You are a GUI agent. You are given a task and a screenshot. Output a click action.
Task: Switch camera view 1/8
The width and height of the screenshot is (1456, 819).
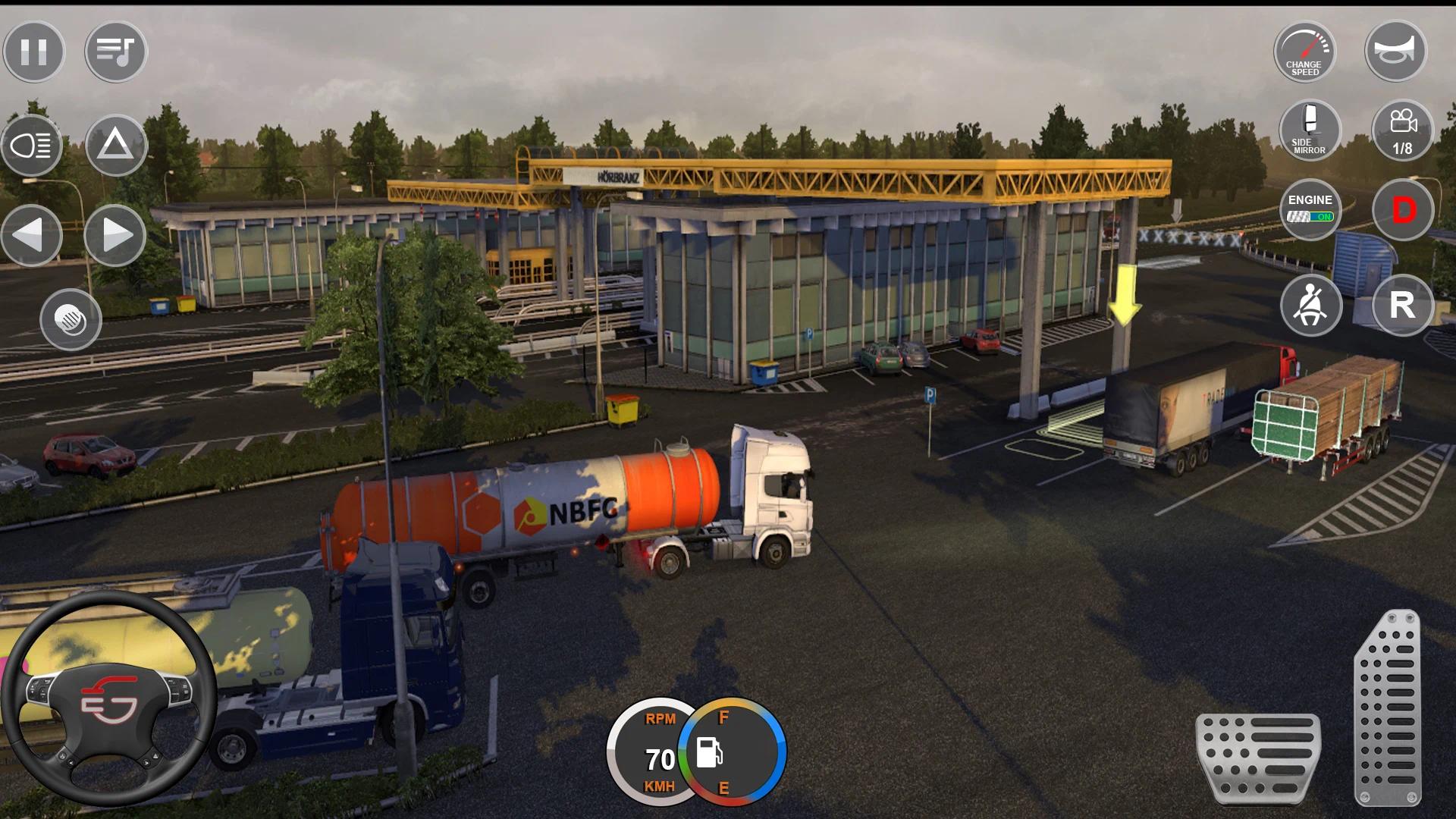(x=1402, y=130)
